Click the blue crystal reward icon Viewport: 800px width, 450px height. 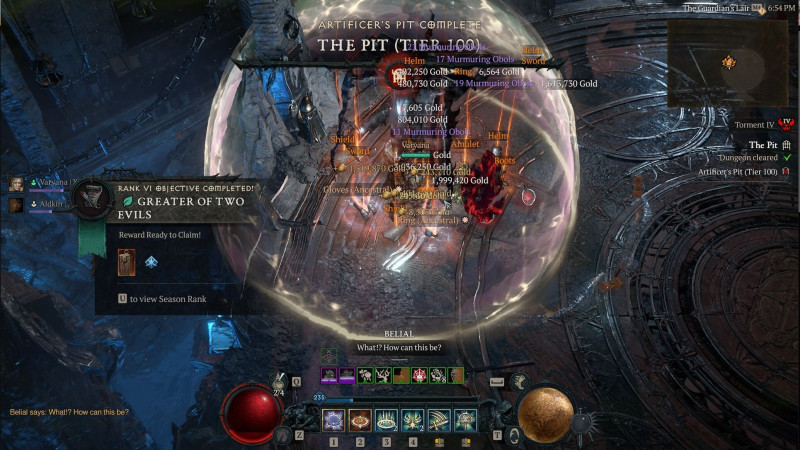(x=151, y=262)
